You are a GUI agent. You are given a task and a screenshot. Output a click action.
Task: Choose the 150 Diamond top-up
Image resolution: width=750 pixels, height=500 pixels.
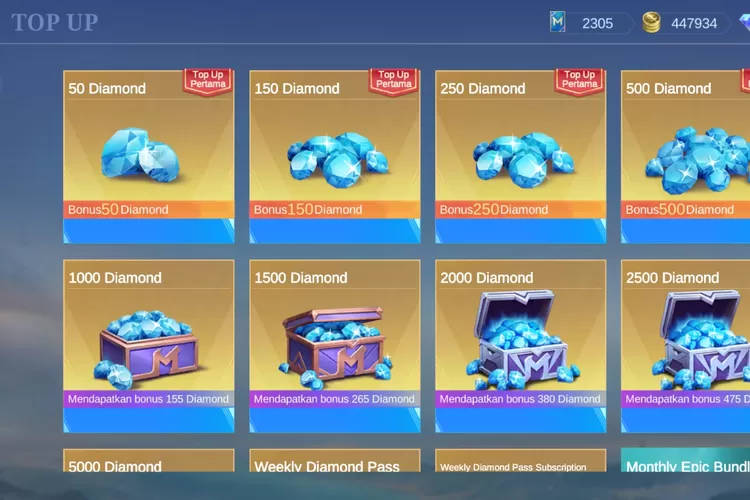tap(335, 156)
